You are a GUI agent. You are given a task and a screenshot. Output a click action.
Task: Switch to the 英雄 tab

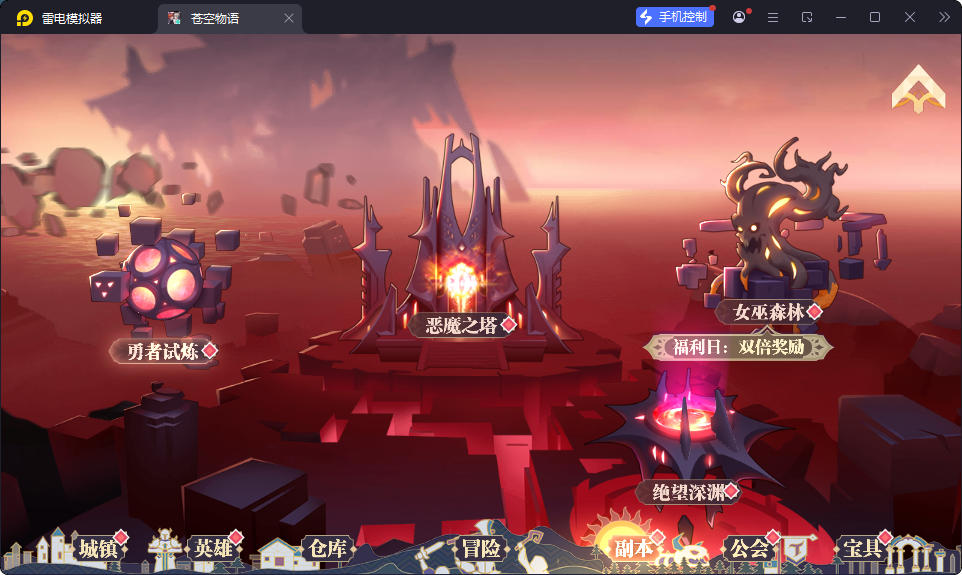click(x=212, y=548)
